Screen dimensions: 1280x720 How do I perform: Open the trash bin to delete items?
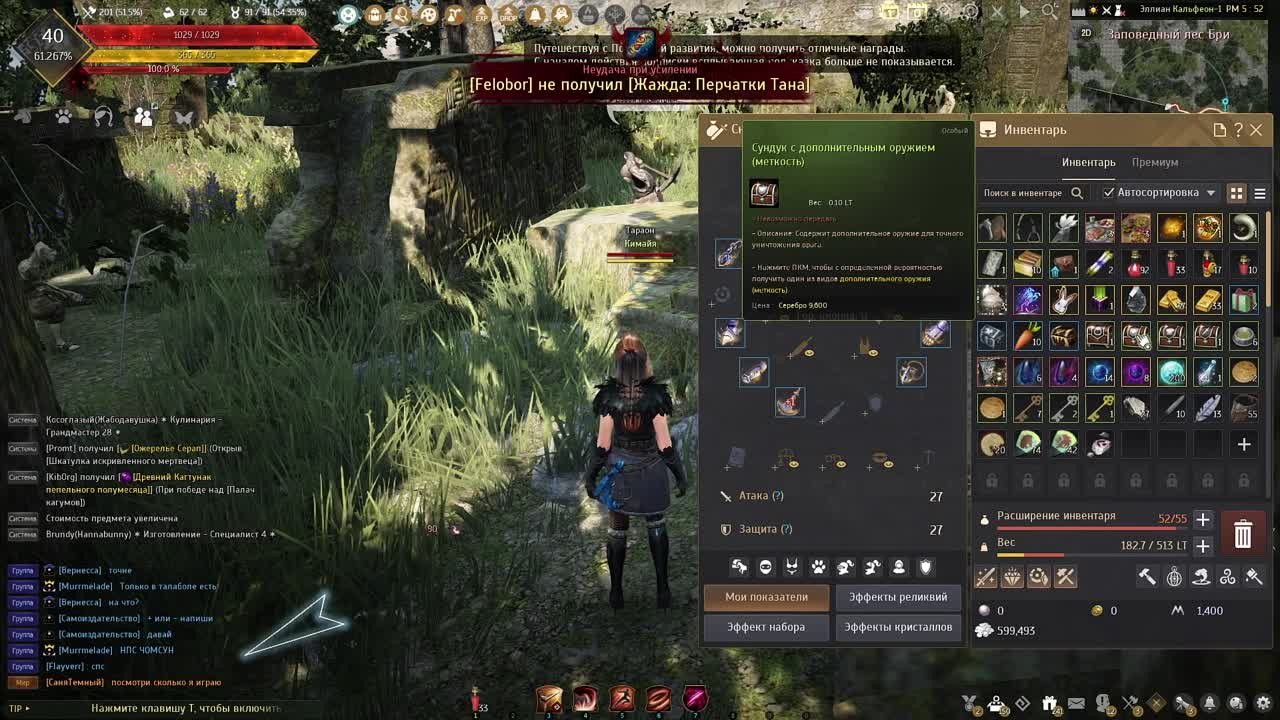tap(1243, 533)
